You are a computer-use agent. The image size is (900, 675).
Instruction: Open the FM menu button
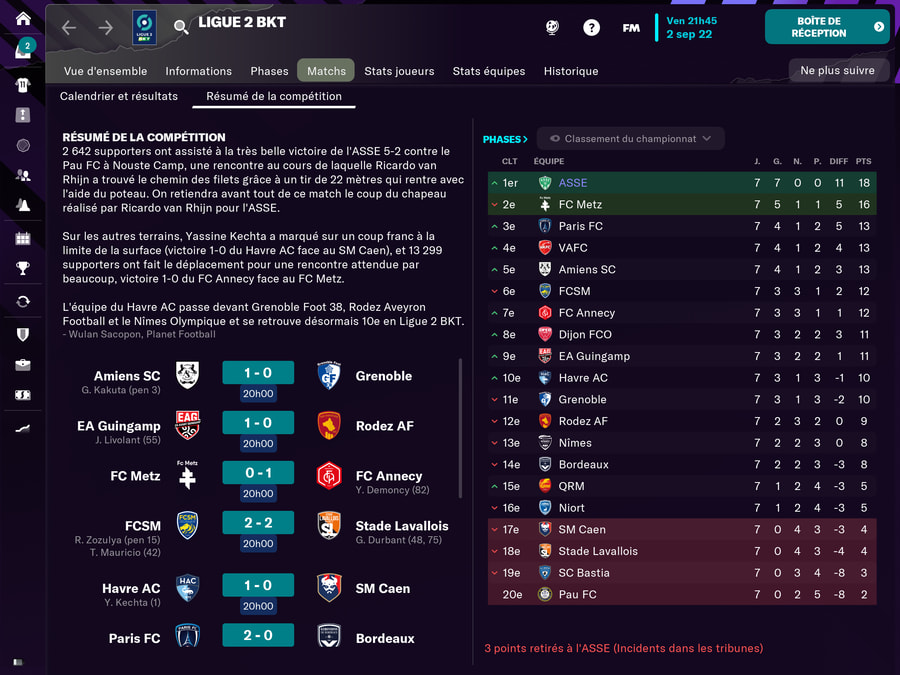(631, 28)
